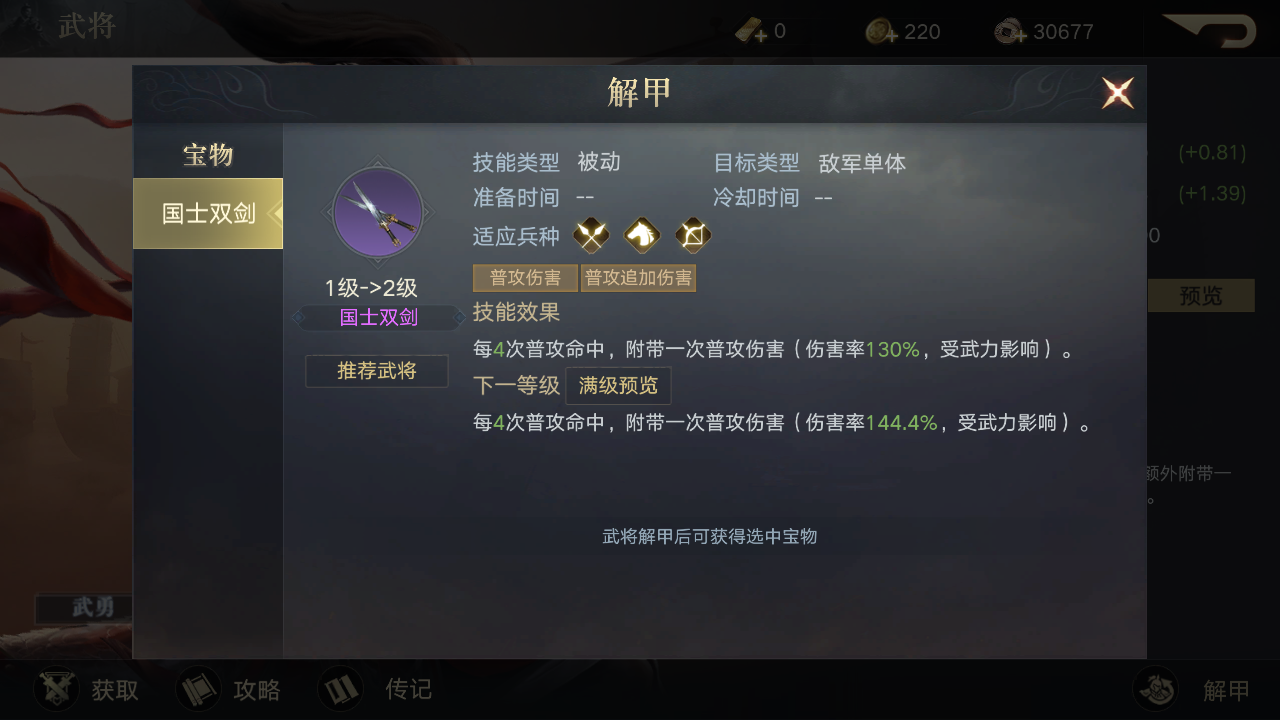Open the 预览 preview panel
This screenshot has height=720, width=1280.
pos(1202,295)
